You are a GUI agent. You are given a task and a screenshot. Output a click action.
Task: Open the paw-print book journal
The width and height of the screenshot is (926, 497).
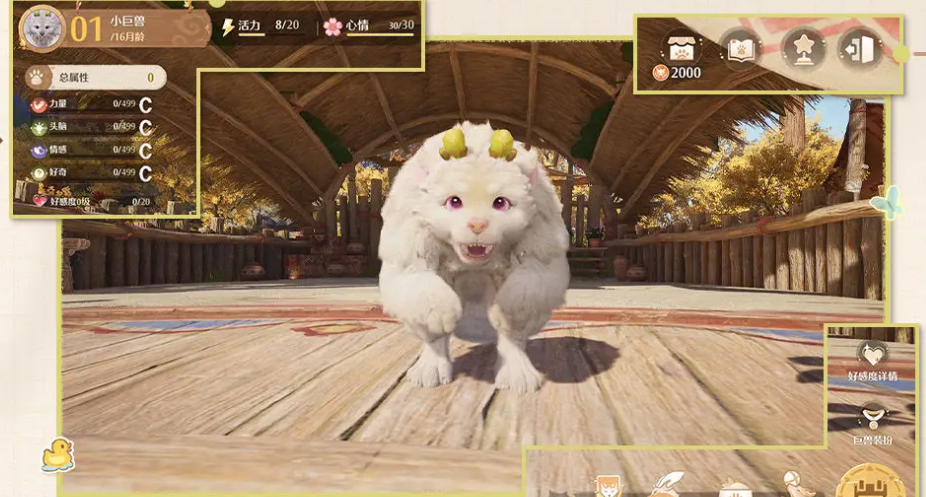click(740, 47)
